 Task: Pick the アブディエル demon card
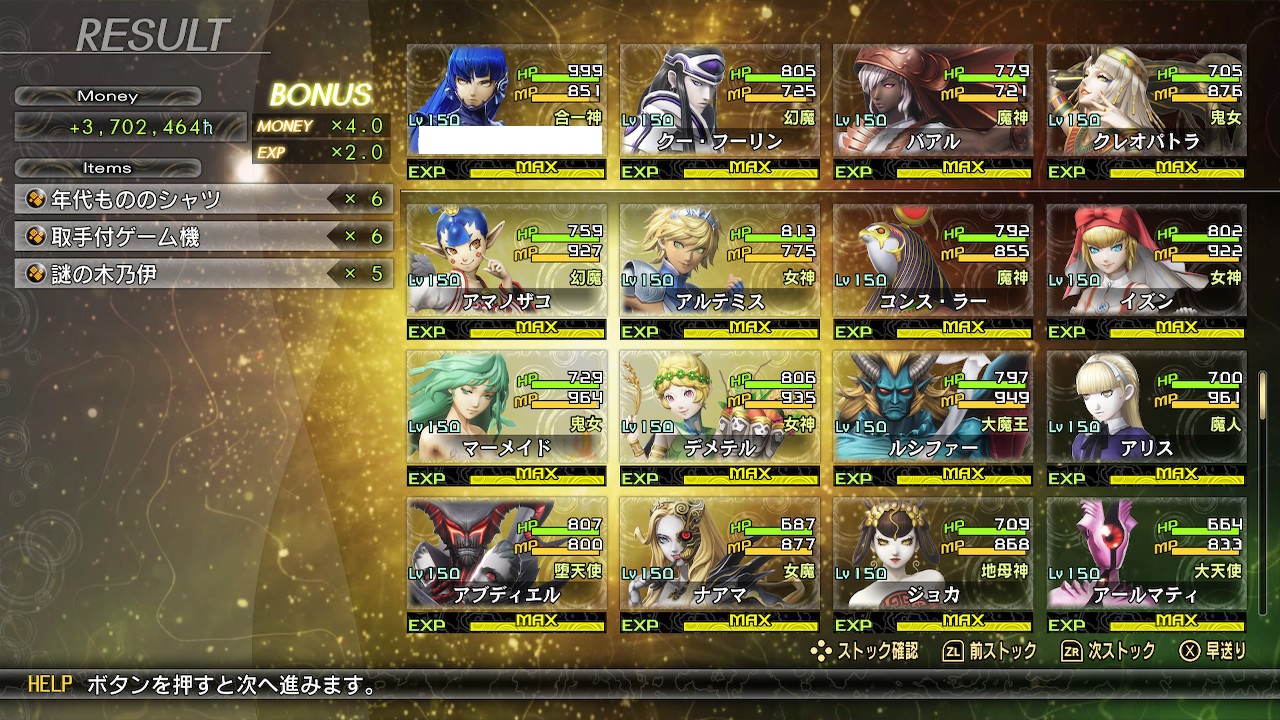click(506, 565)
